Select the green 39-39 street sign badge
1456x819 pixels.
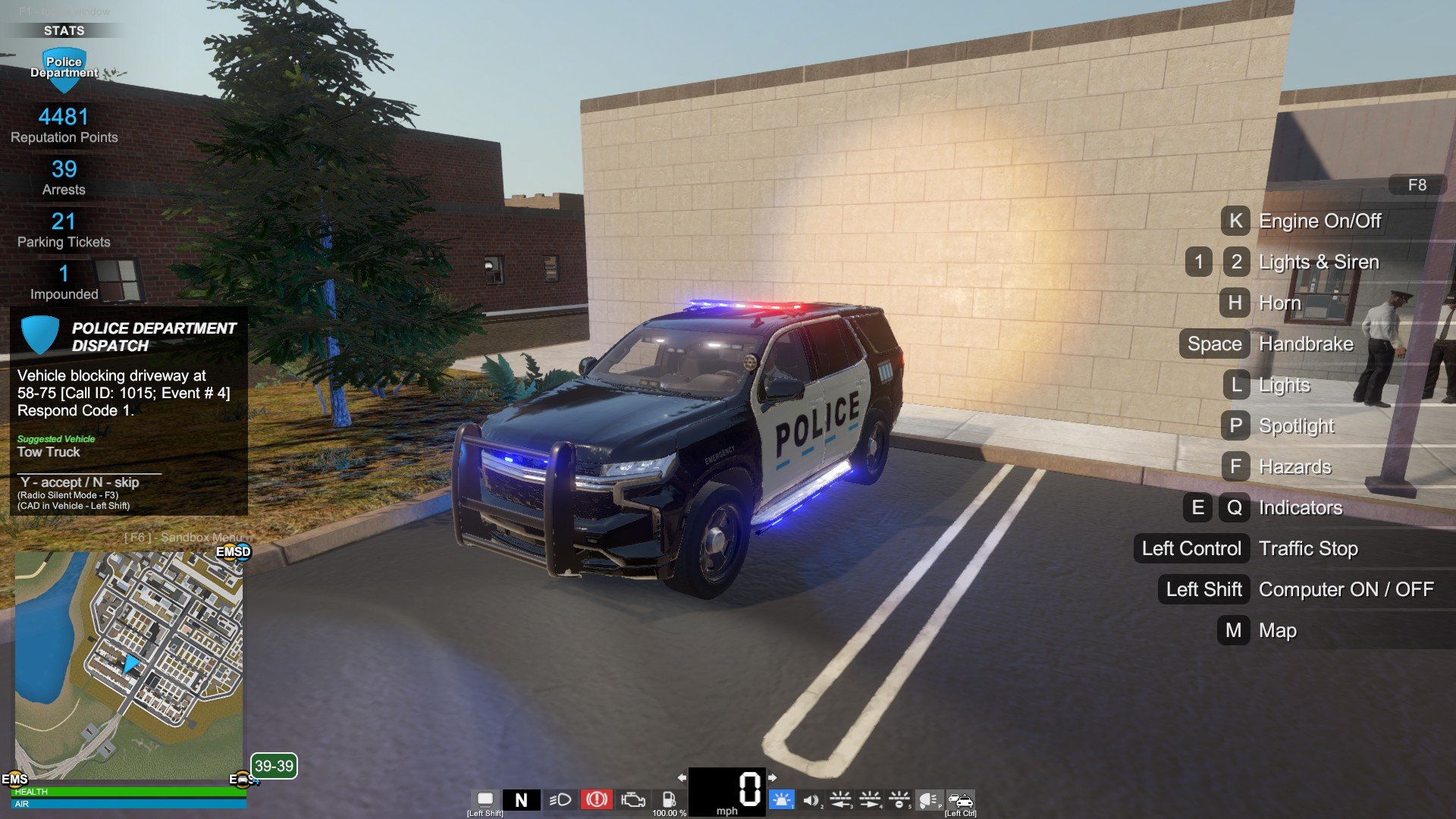tap(274, 766)
